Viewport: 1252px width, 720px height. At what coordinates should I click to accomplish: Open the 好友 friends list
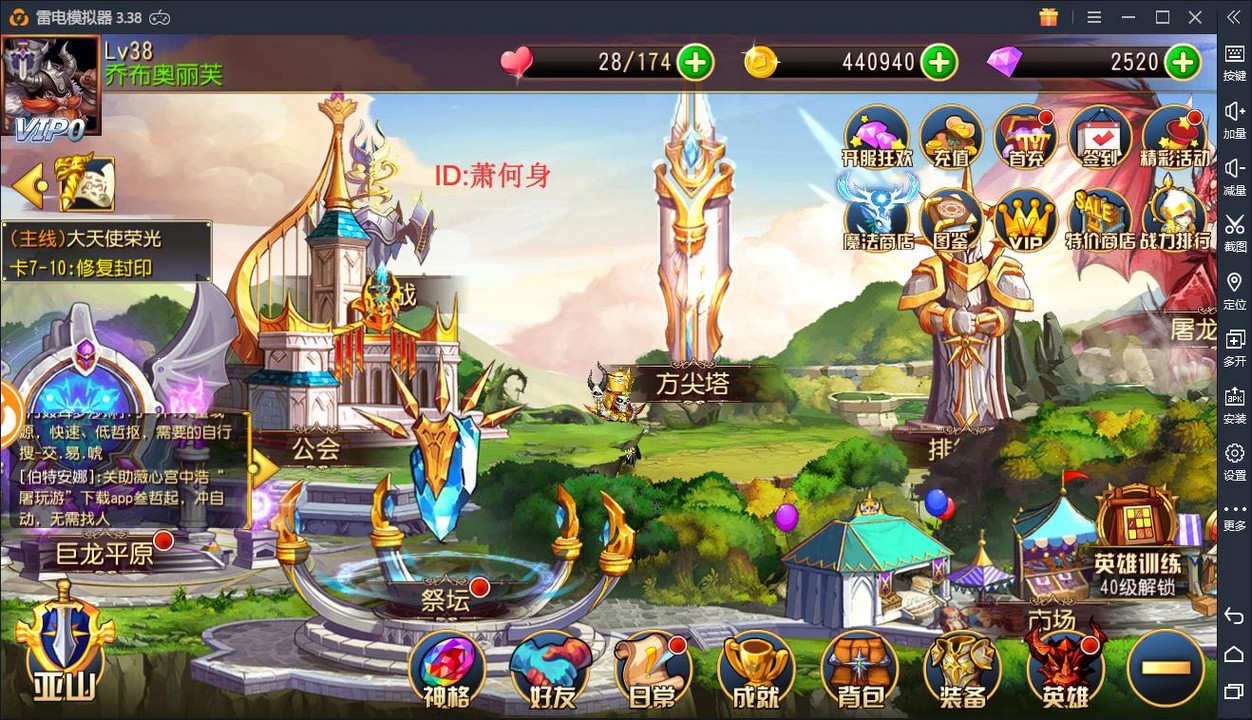(x=549, y=668)
